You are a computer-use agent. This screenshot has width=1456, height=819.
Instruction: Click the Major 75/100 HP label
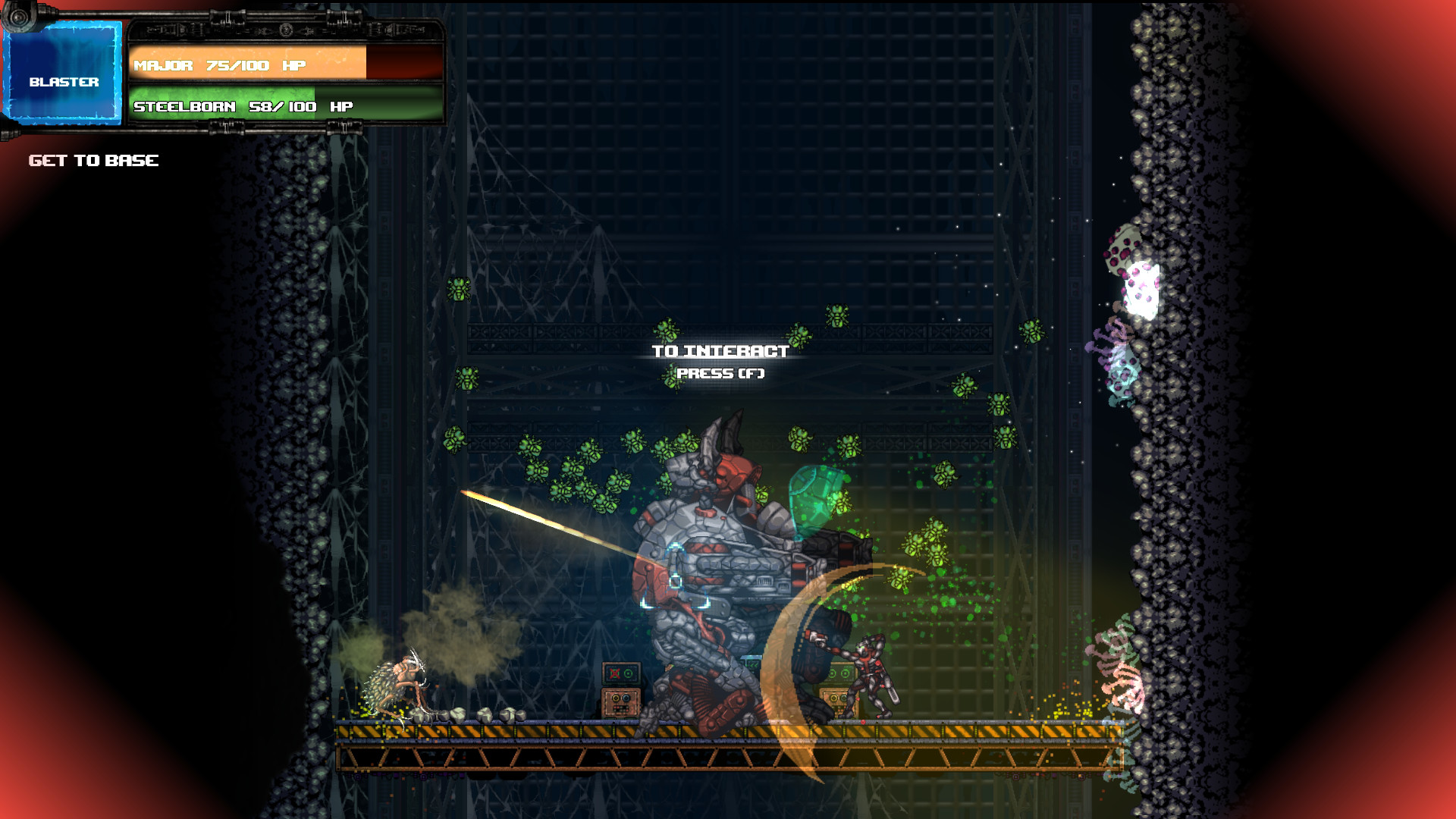tap(220, 65)
